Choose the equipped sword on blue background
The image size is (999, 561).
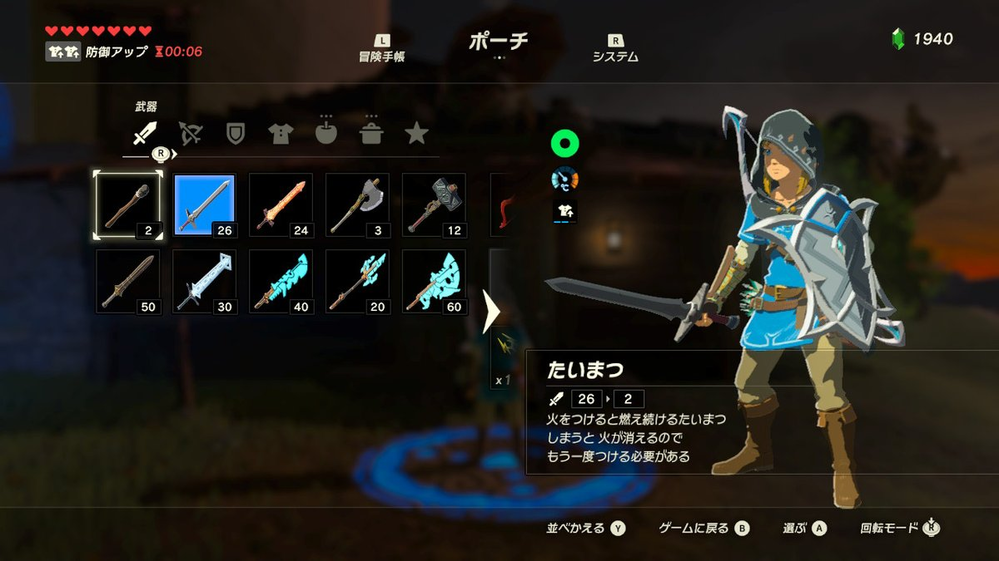click(x=204, y=205)
